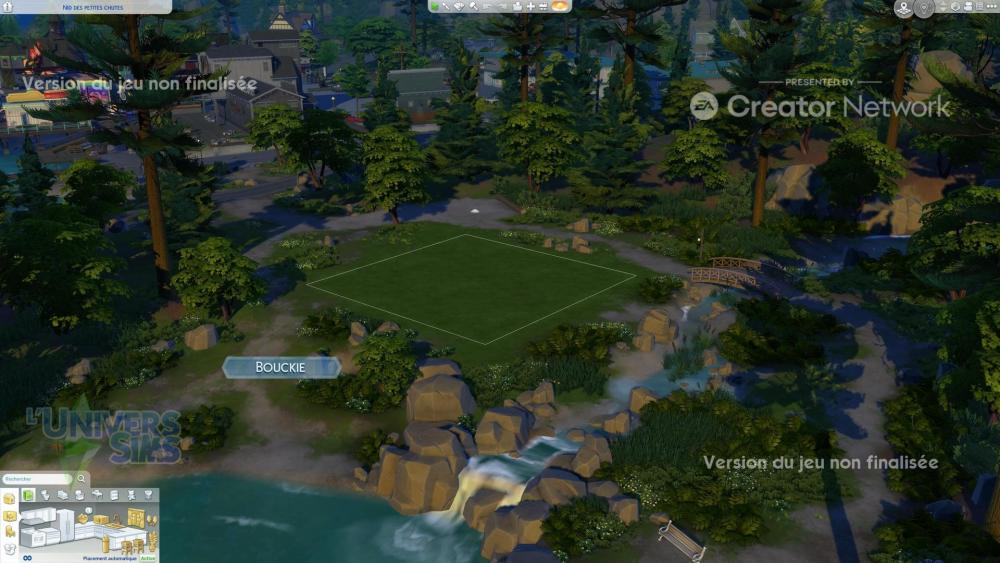Choose the yellow cabinet in kitchen preview
This screenshot has width=1000, height=563.
pyautogui.click(x=135, y=518)
